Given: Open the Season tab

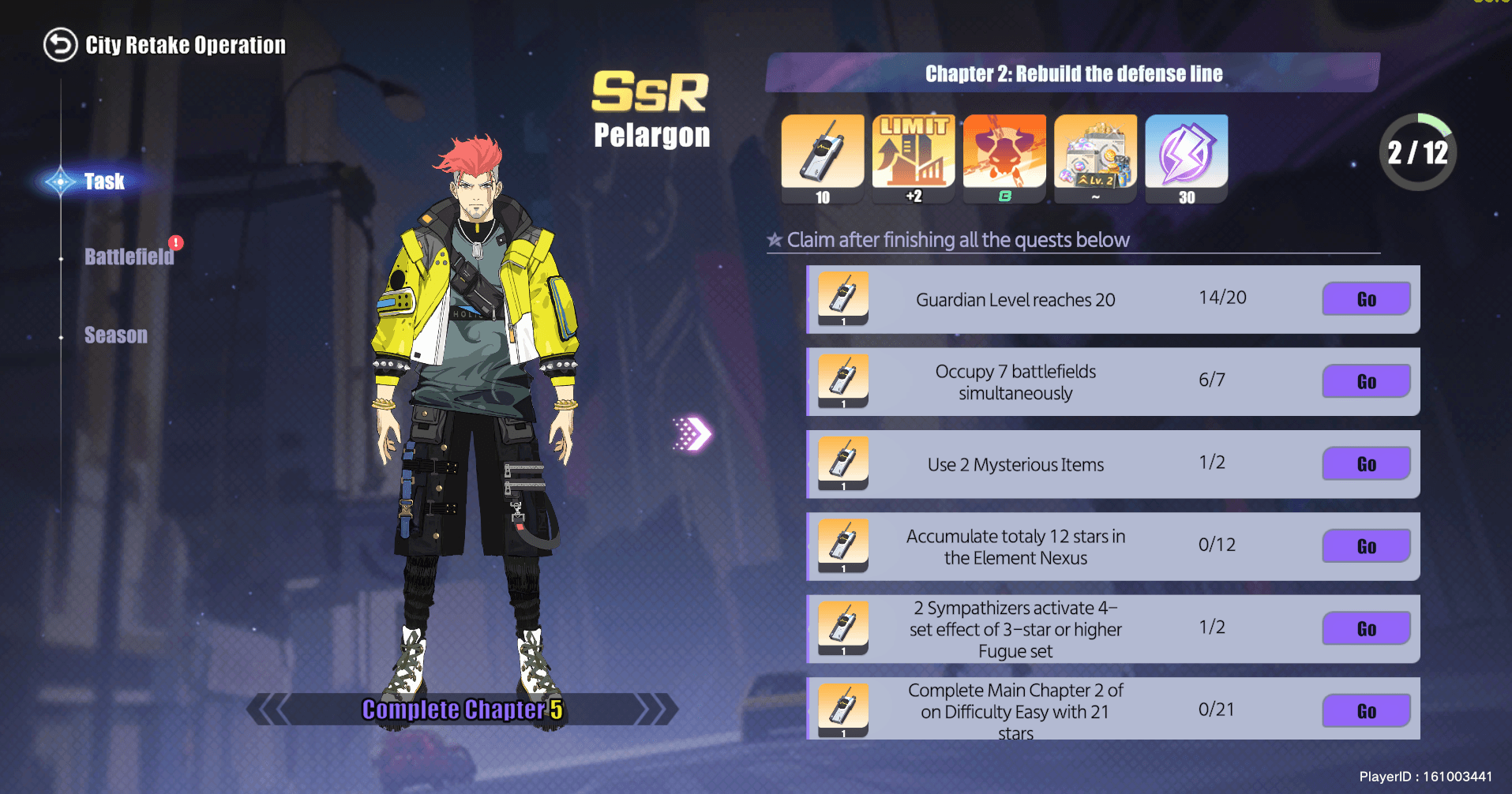Looking at the screenshot, I should [x=115, y=335].
